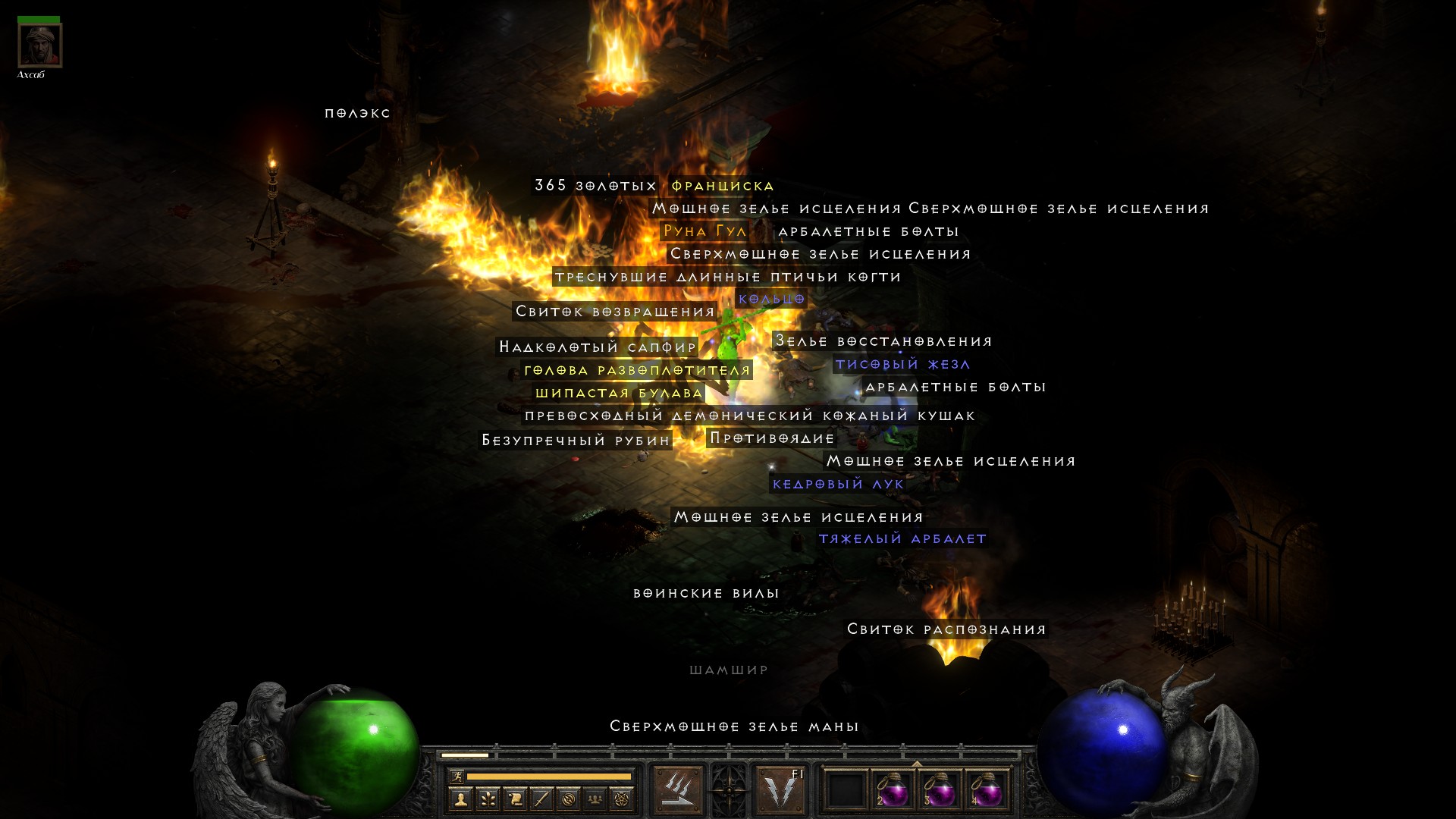This screenshot has width=1456, height=819.
Task: Open the party screen three-figures icon
Action: [595, 799]
